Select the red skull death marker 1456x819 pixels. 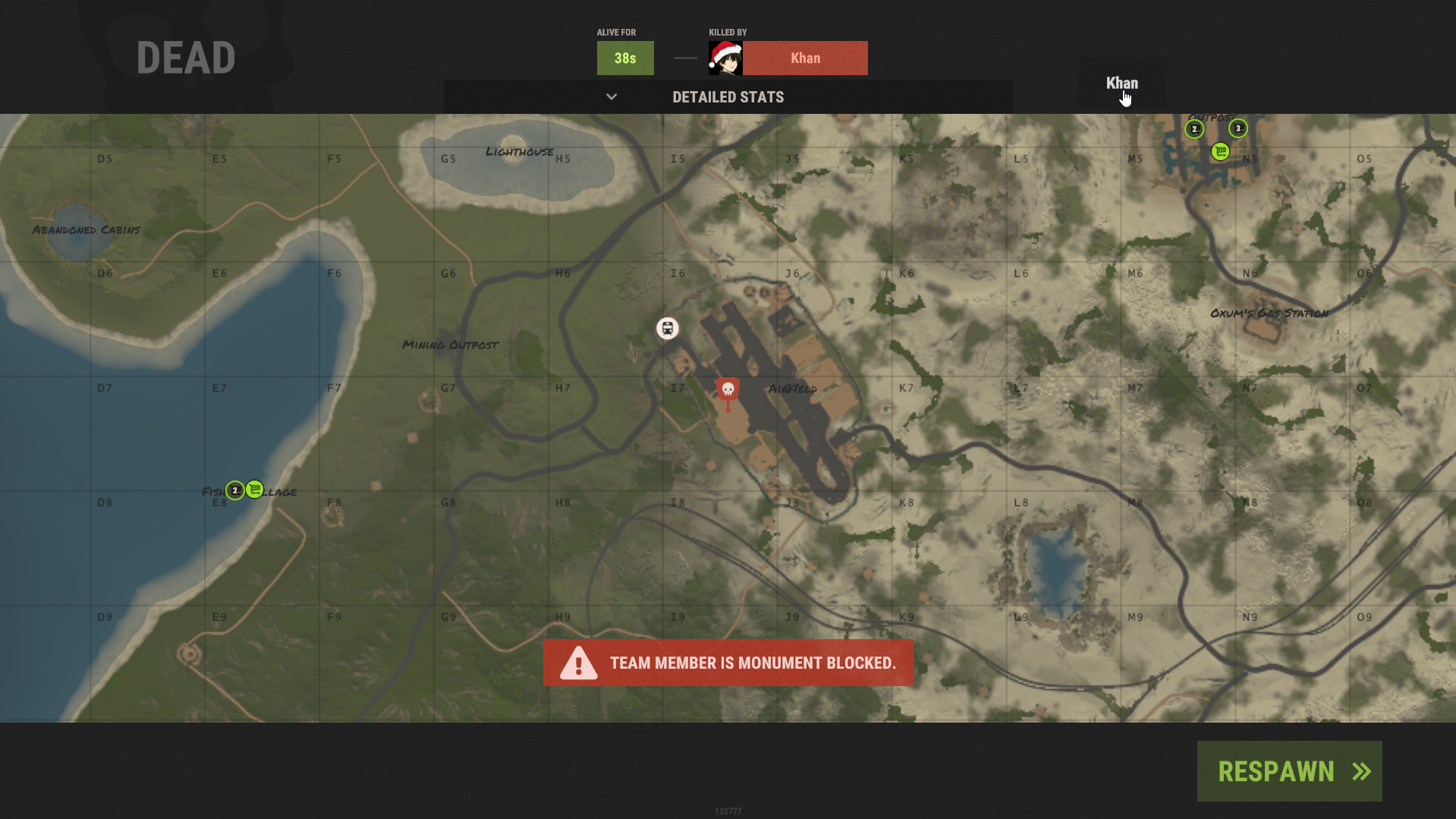click(x=728, y=390)
